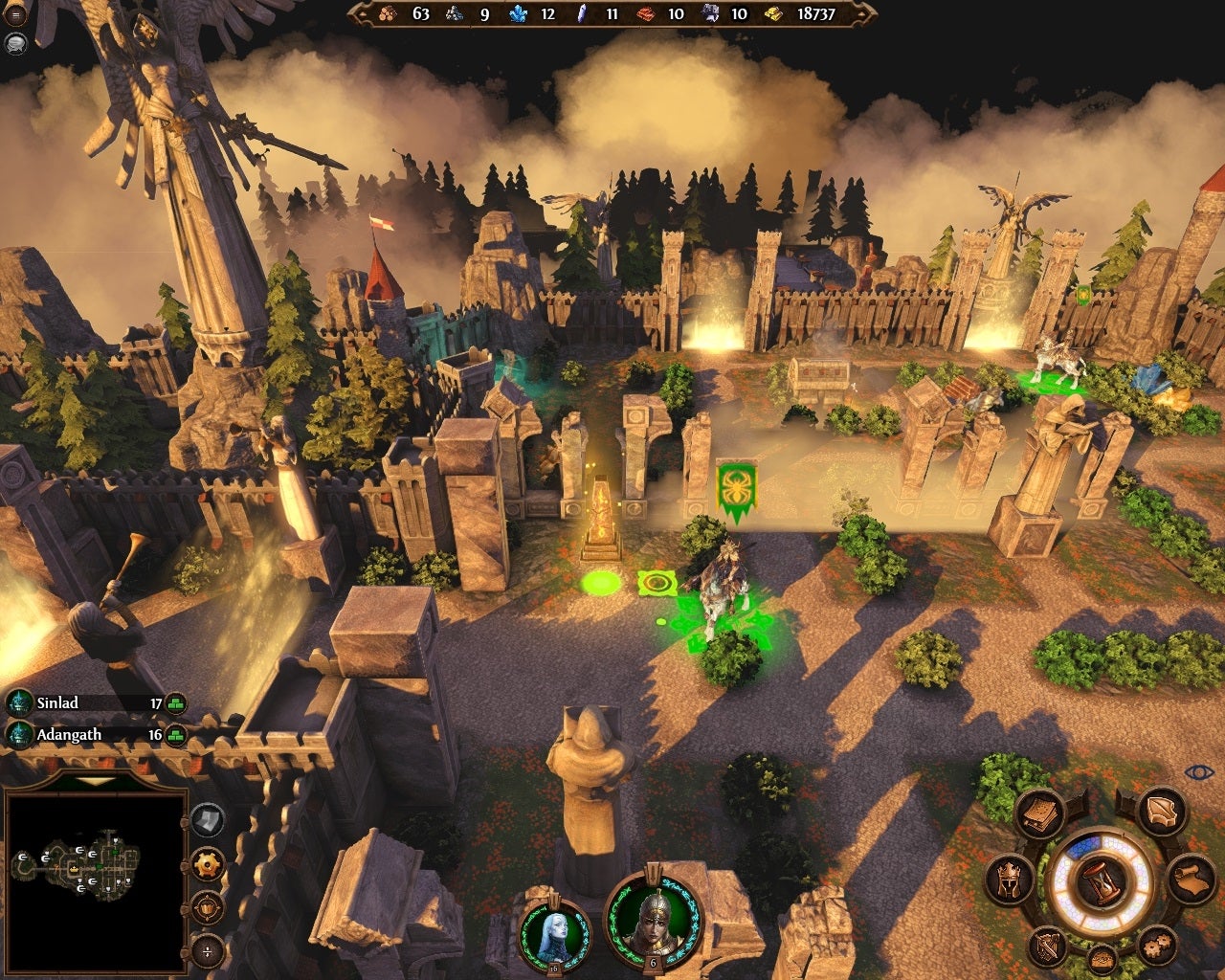Click the orange gear beside the minimap
1225x980 pixels.
coord(208,864)
